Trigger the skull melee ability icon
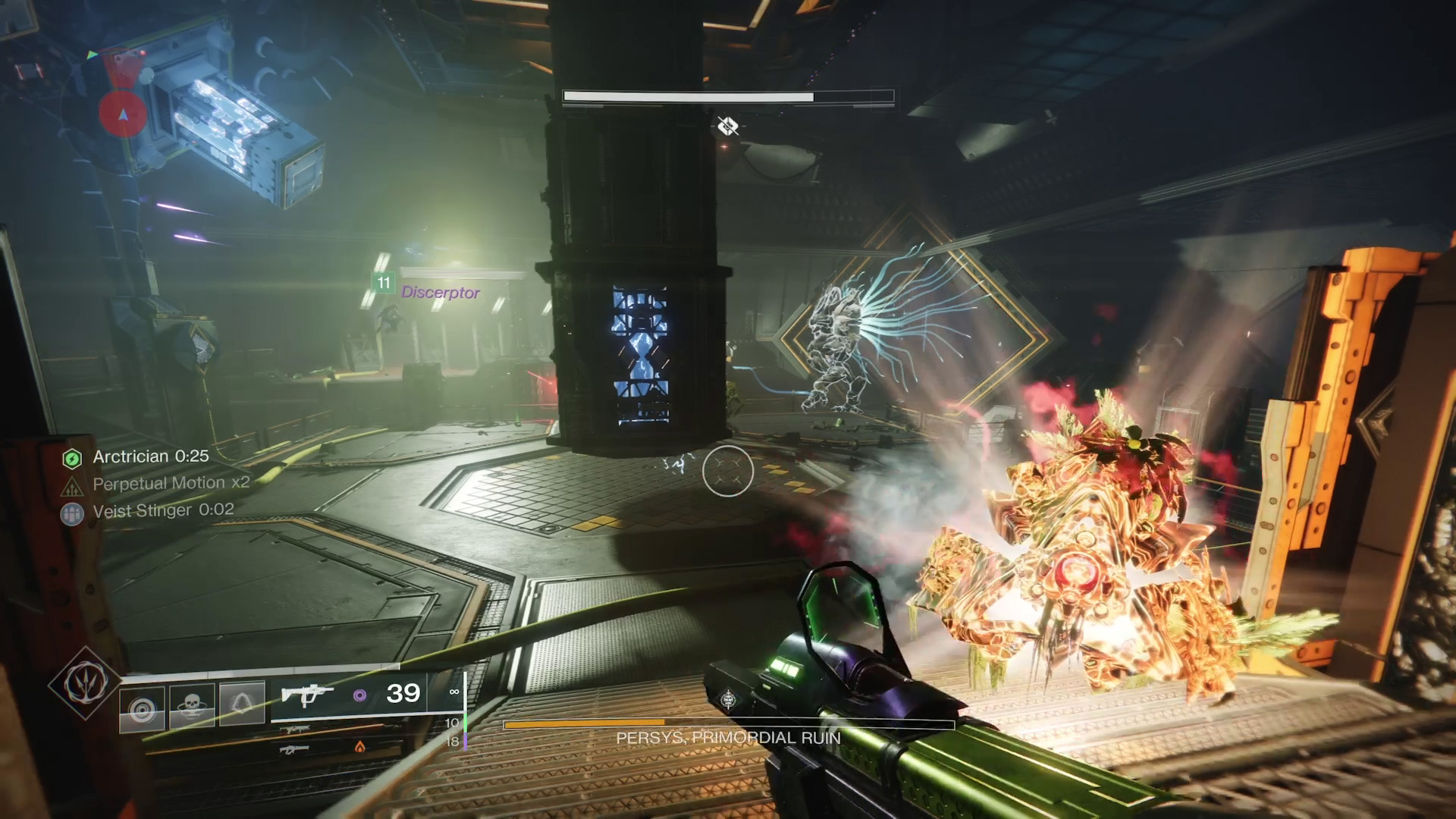 pyautogui.click(x=192, y=706)
